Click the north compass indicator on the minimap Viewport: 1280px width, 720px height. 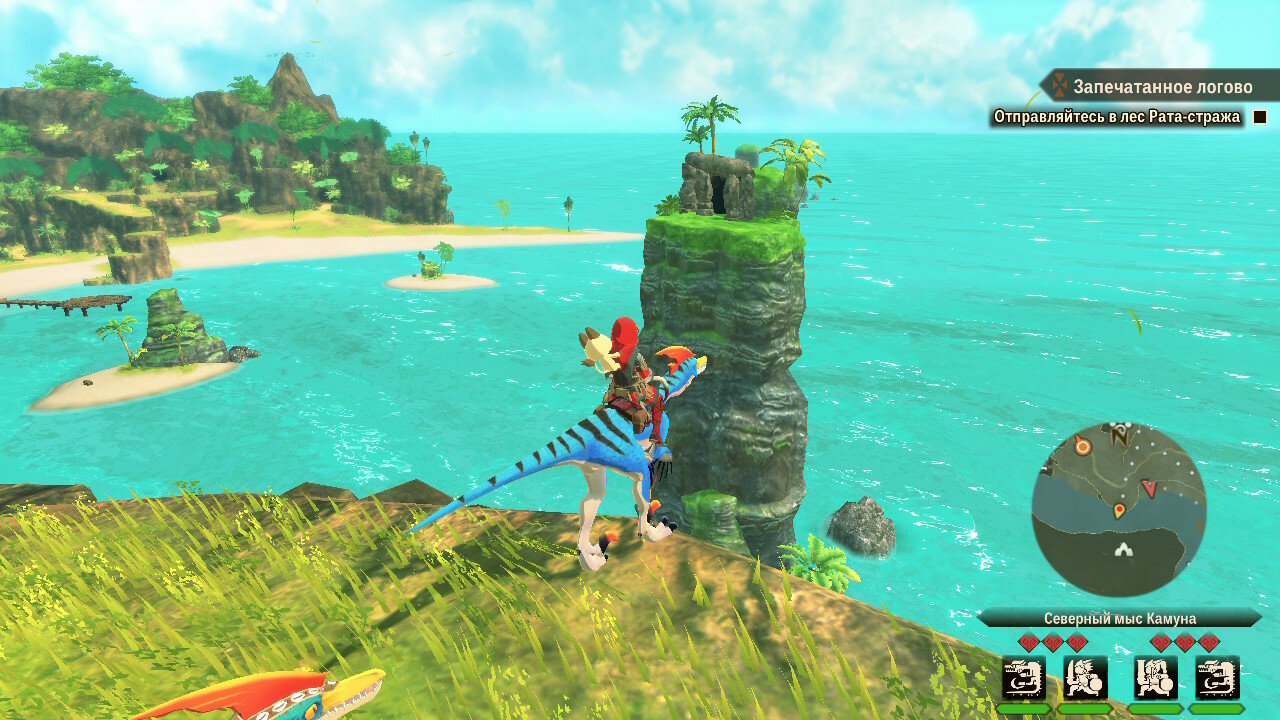pyautogui.click(x=1119, y=434)
